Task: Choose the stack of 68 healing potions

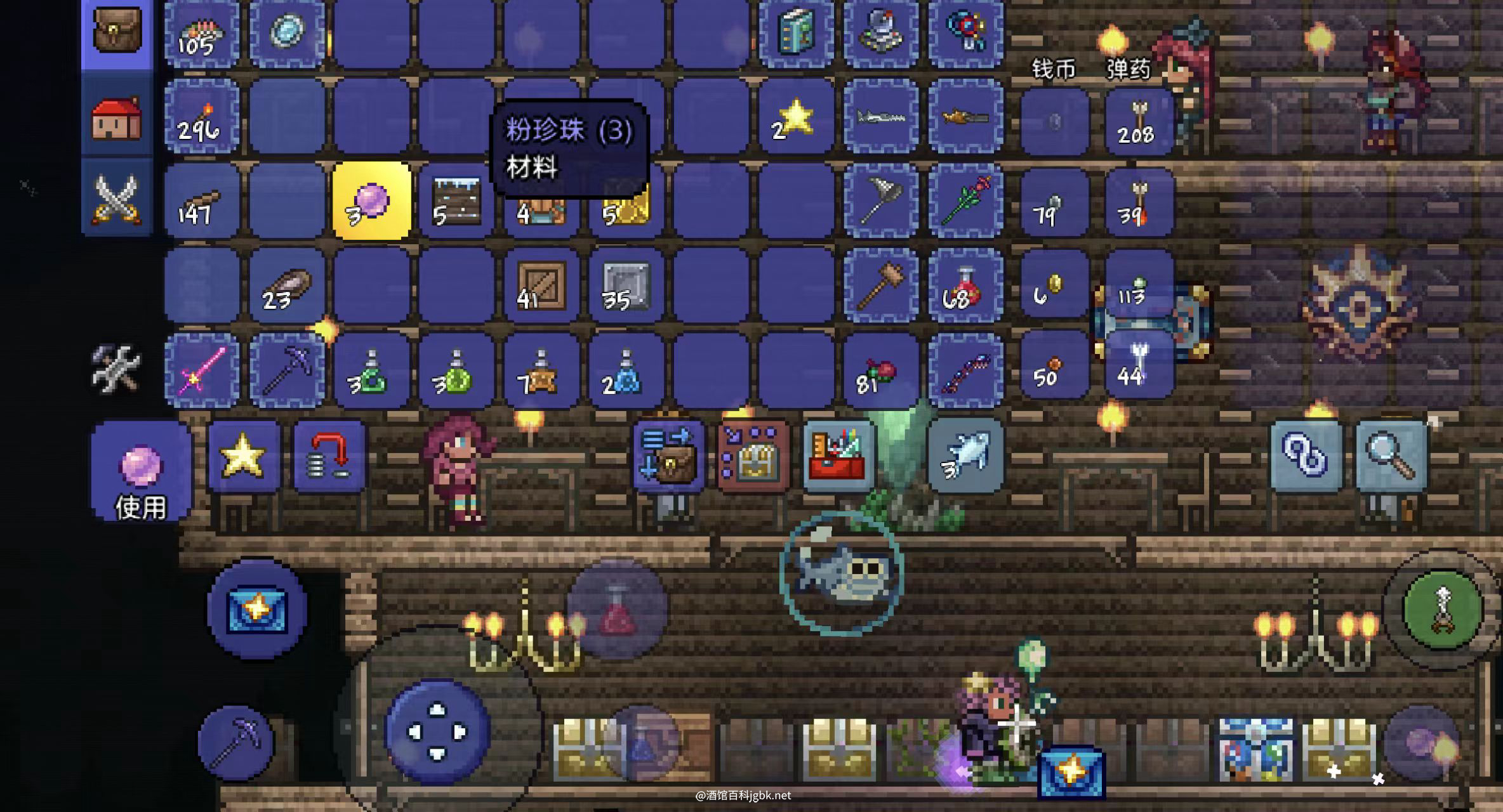Action: click(965, 286)
